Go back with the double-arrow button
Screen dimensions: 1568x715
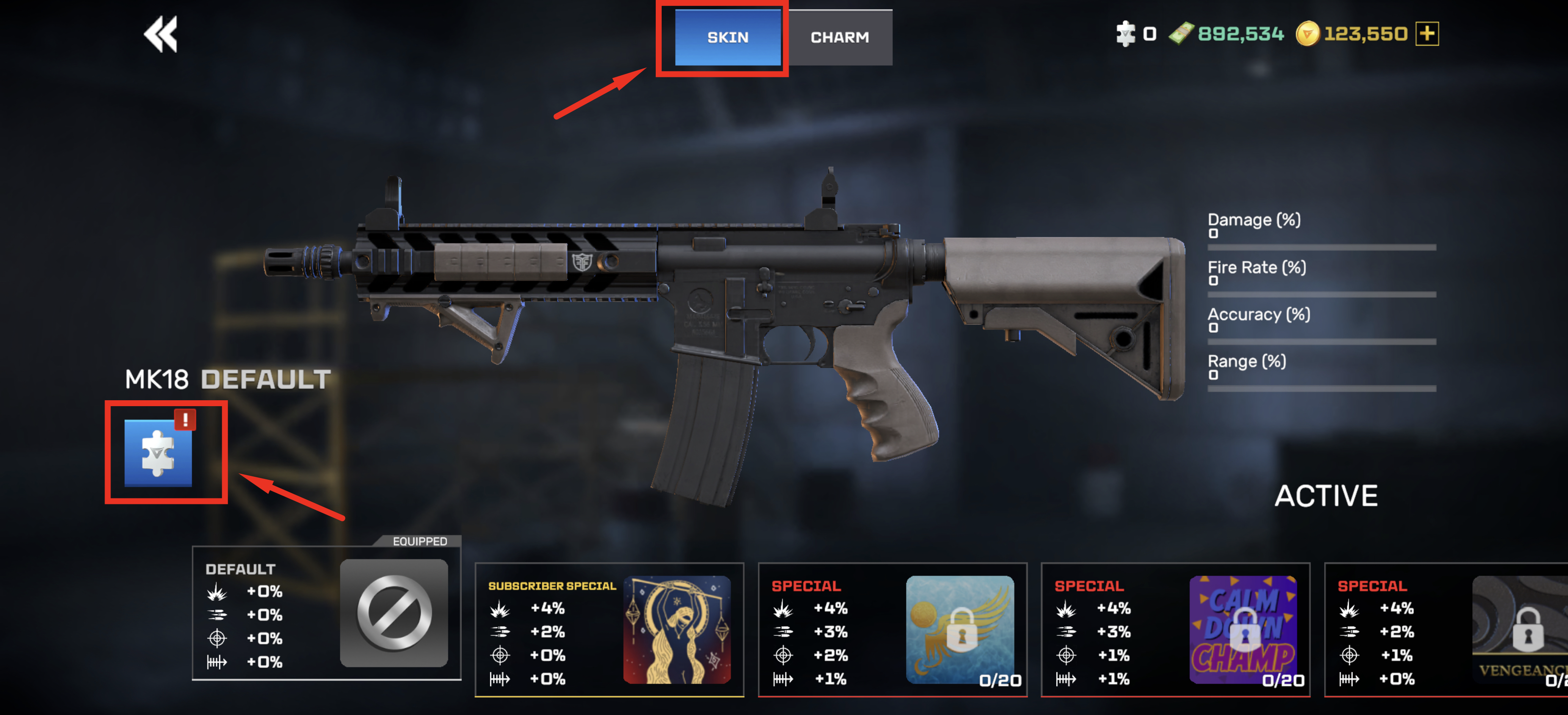(x=161, y=34)
